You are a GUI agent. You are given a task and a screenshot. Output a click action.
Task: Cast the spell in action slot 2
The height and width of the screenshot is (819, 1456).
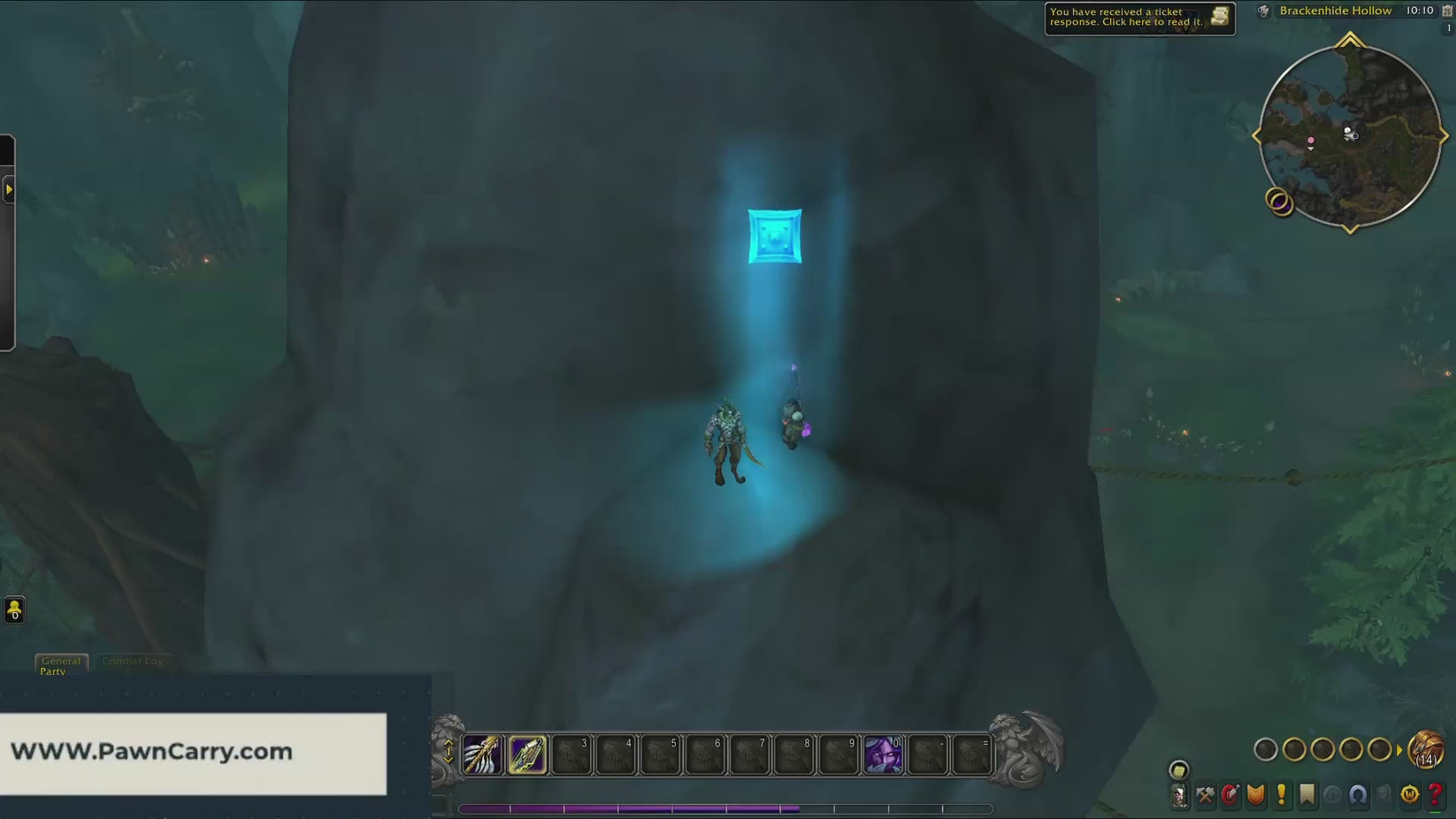(x=526, y=754)
